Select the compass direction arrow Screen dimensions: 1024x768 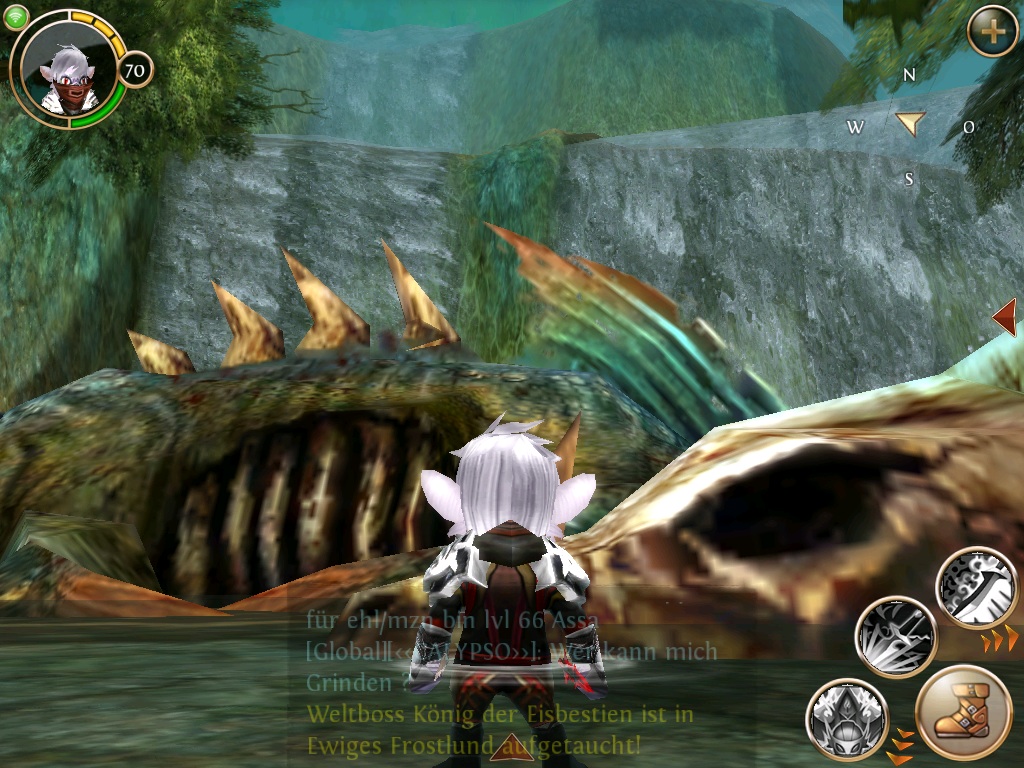click(910, 123)
